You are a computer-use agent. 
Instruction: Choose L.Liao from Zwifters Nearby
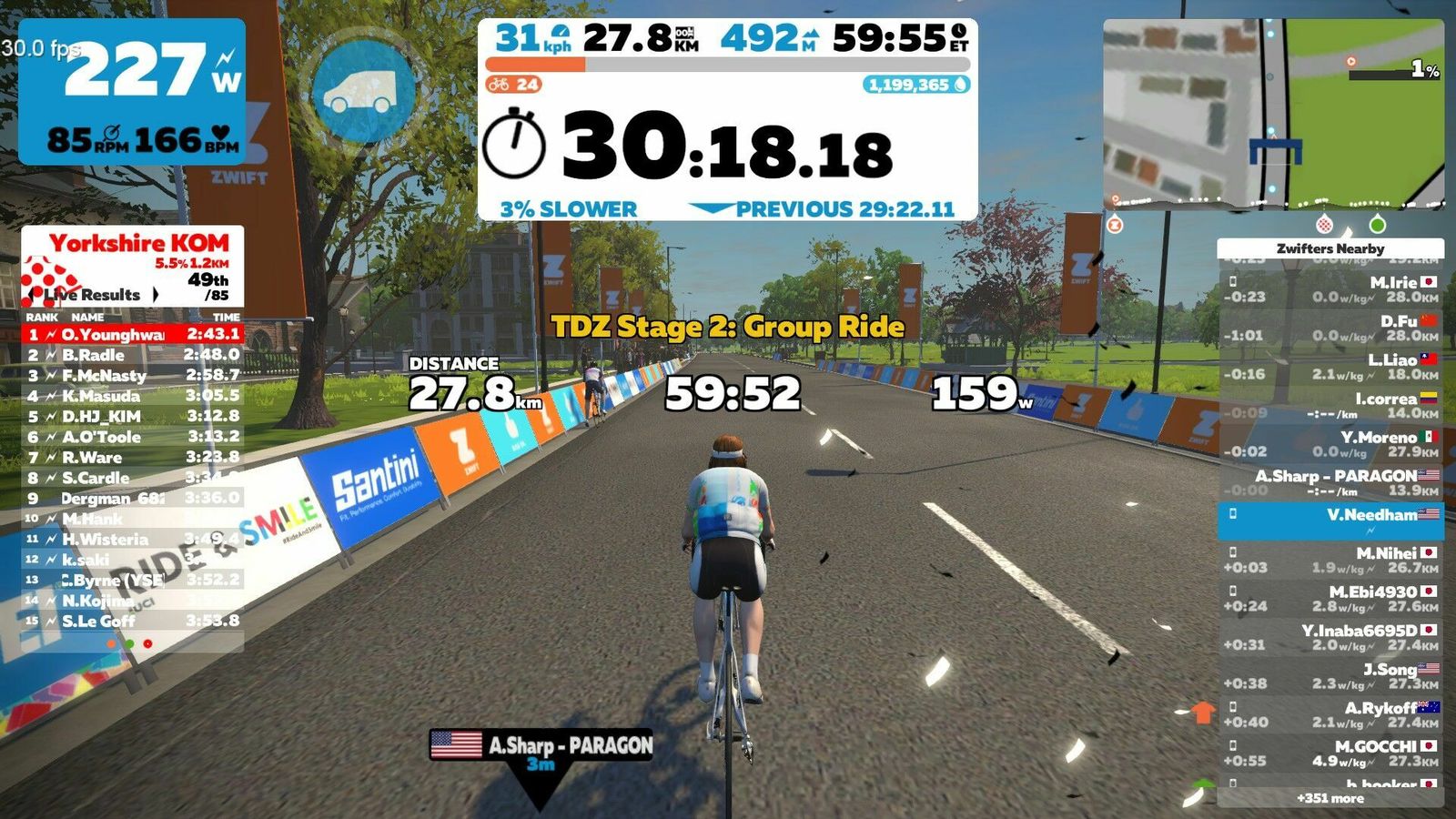[1330, 367]
